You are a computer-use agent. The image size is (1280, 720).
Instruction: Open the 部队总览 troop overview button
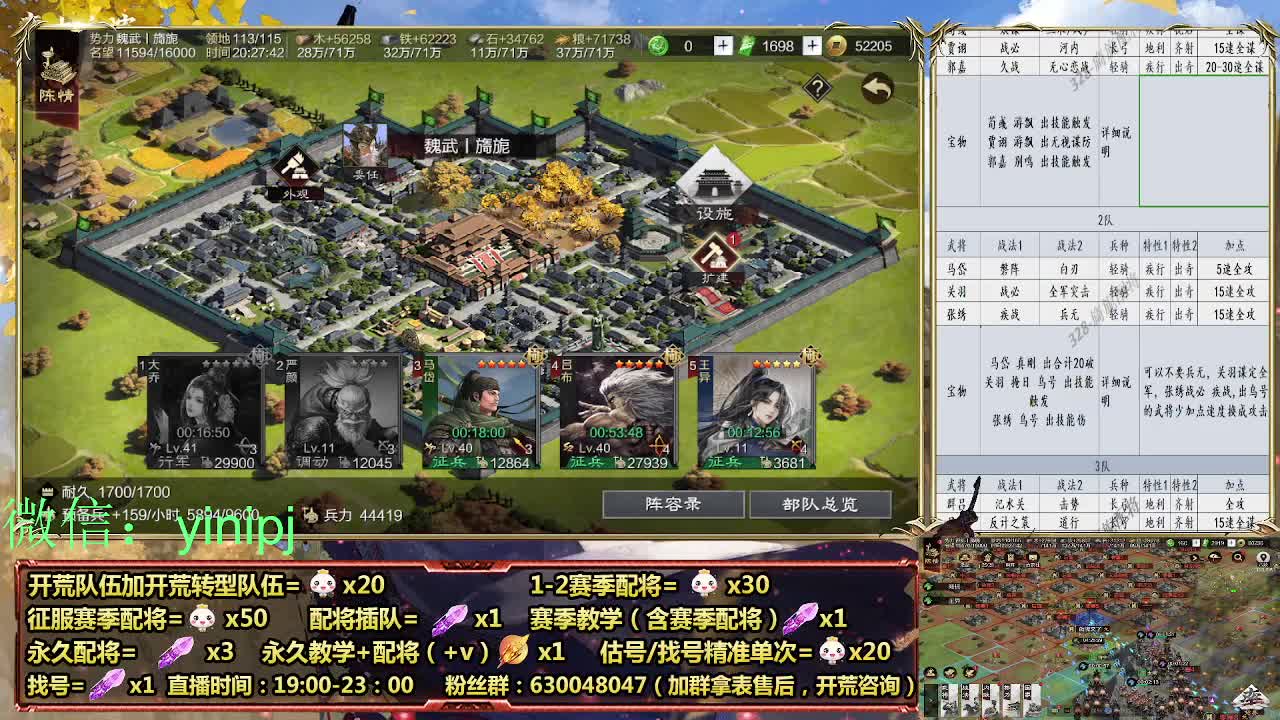[822, 505]
